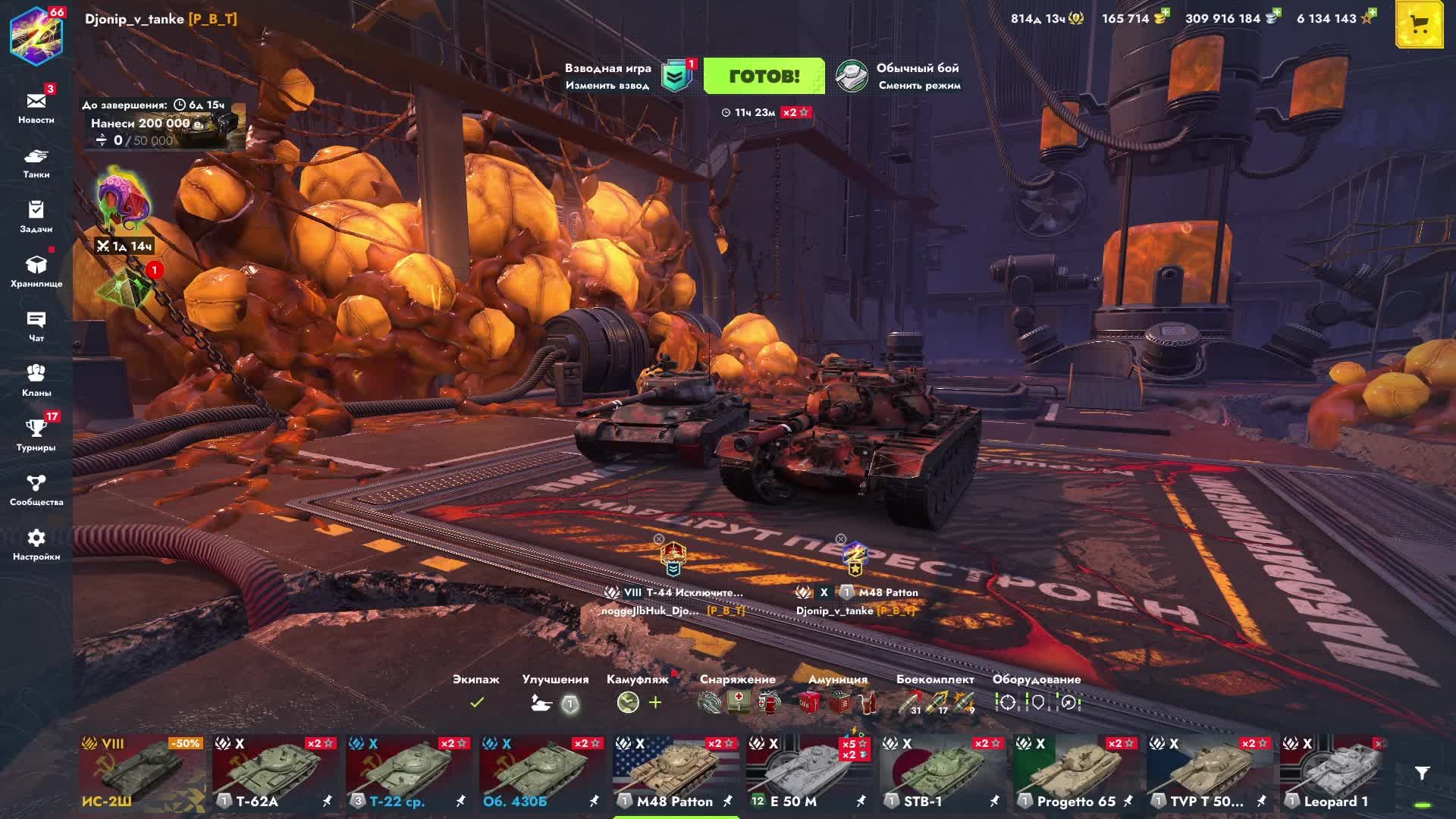
Task: Click the green ГОТОВ! ready button
Action: click(764, 76)
